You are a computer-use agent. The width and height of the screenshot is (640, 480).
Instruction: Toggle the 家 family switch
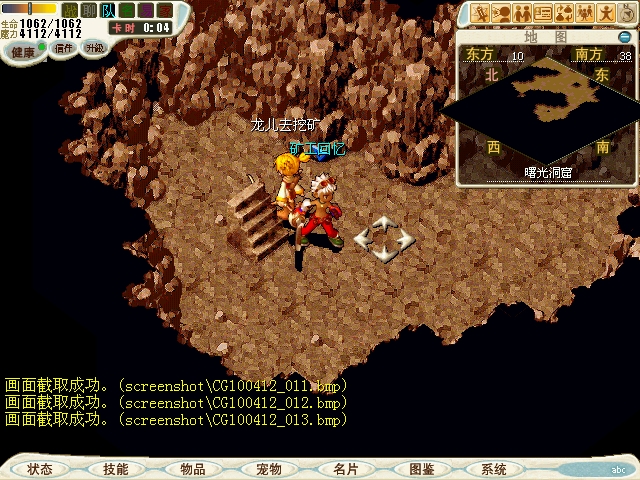pos(165,10)
